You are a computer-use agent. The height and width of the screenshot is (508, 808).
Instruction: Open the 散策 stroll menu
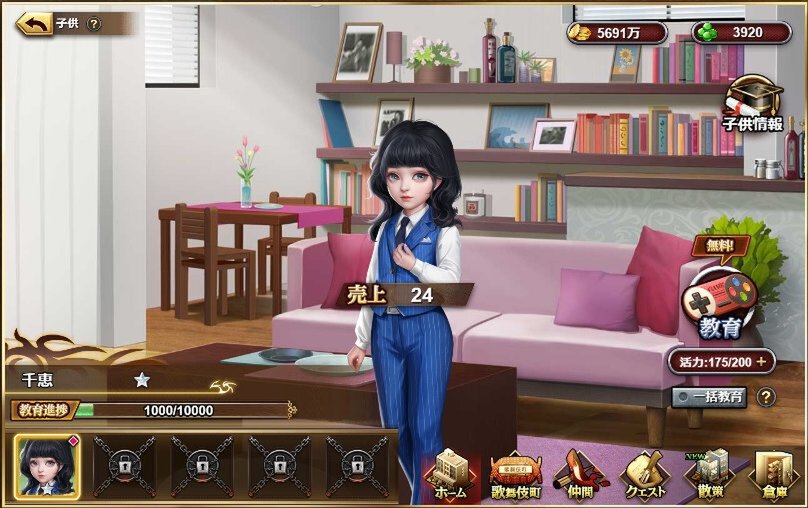point(713,475)
